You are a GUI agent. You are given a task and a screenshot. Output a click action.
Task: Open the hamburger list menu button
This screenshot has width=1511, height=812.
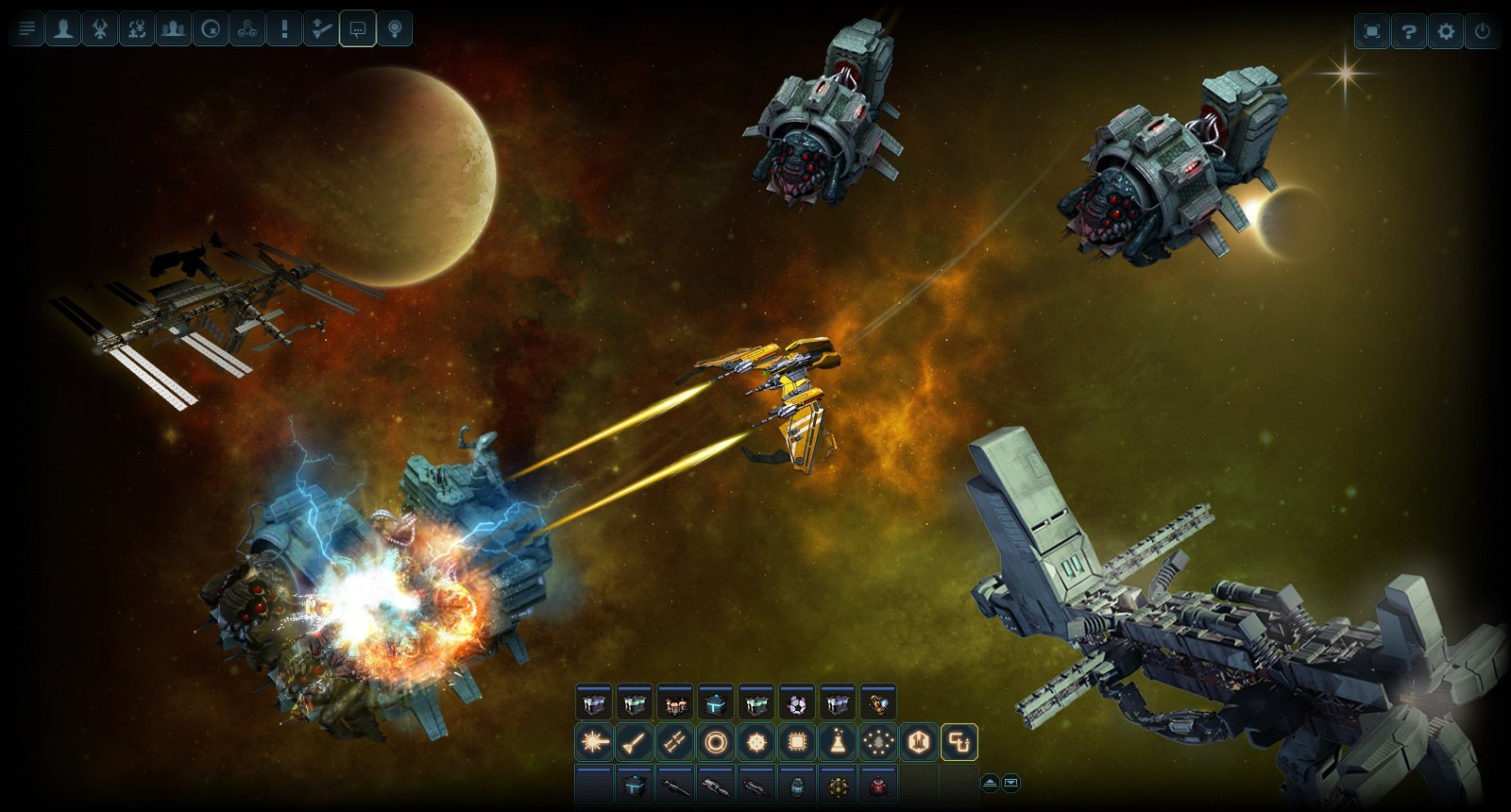point(26,29)
